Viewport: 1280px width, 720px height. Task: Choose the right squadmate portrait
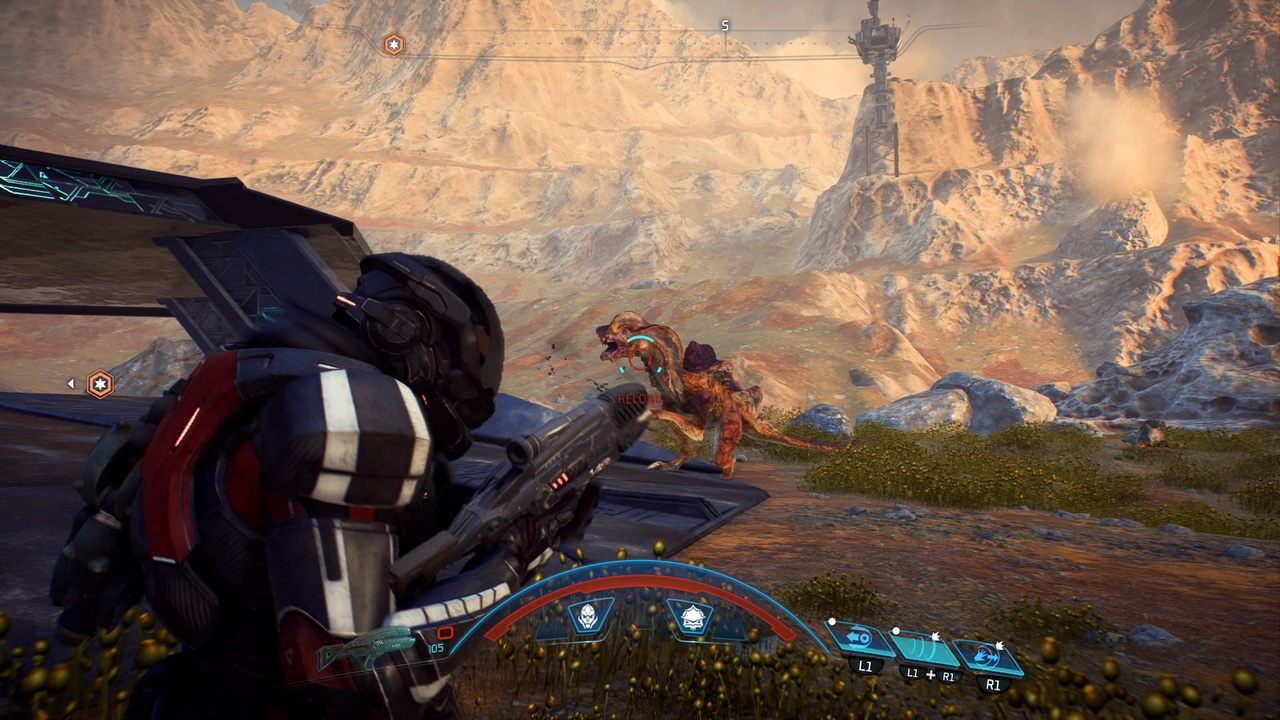[x=690, y=618]
